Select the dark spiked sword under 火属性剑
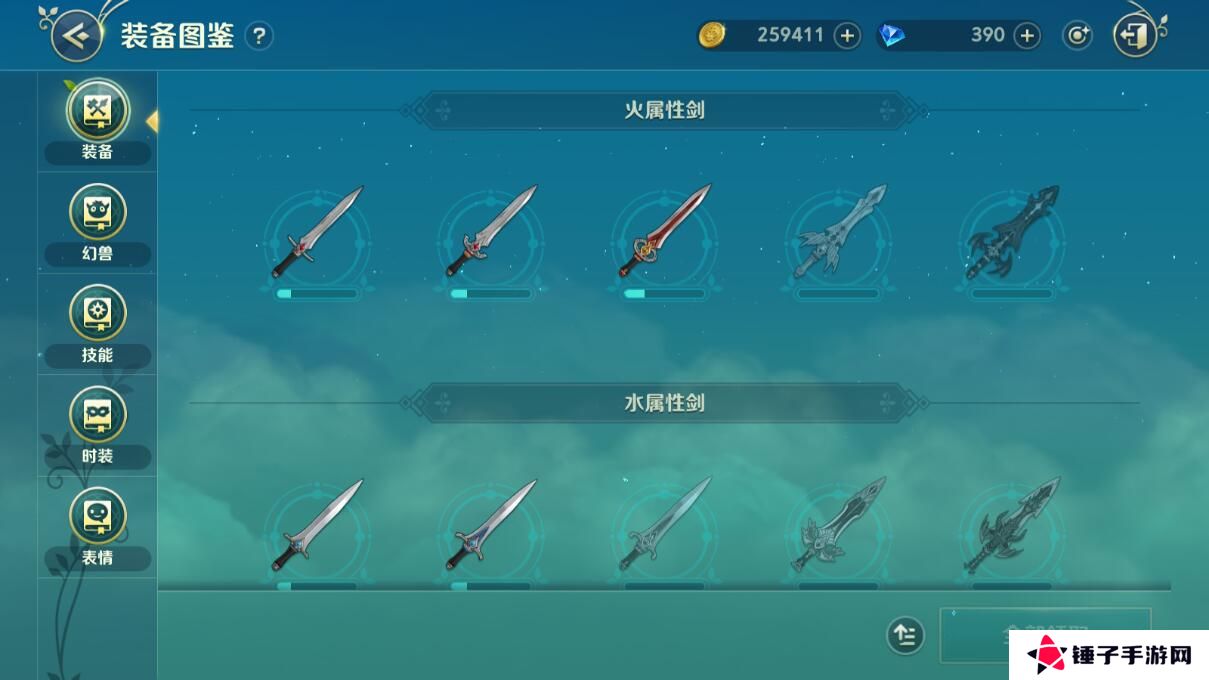The image size is (1209, 680). coord(1012,232)
